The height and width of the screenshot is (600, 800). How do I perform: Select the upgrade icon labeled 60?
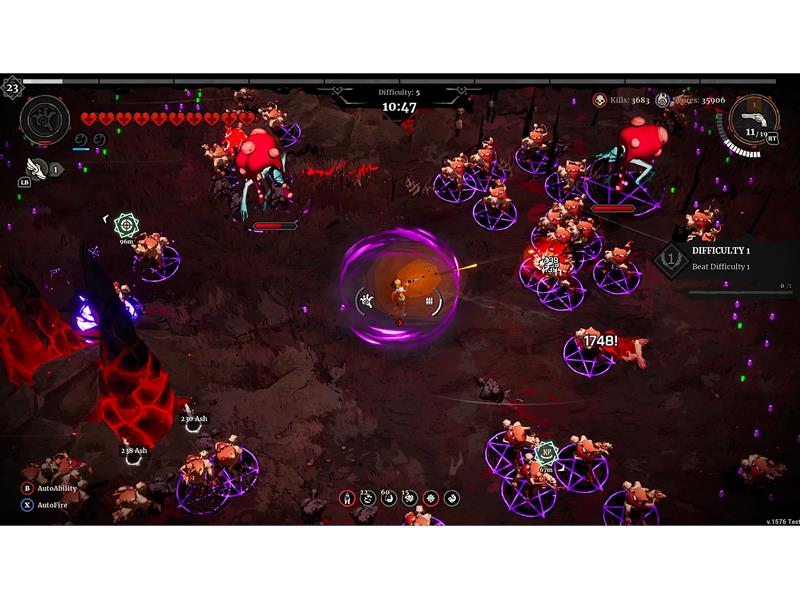[x=389, y=498]
